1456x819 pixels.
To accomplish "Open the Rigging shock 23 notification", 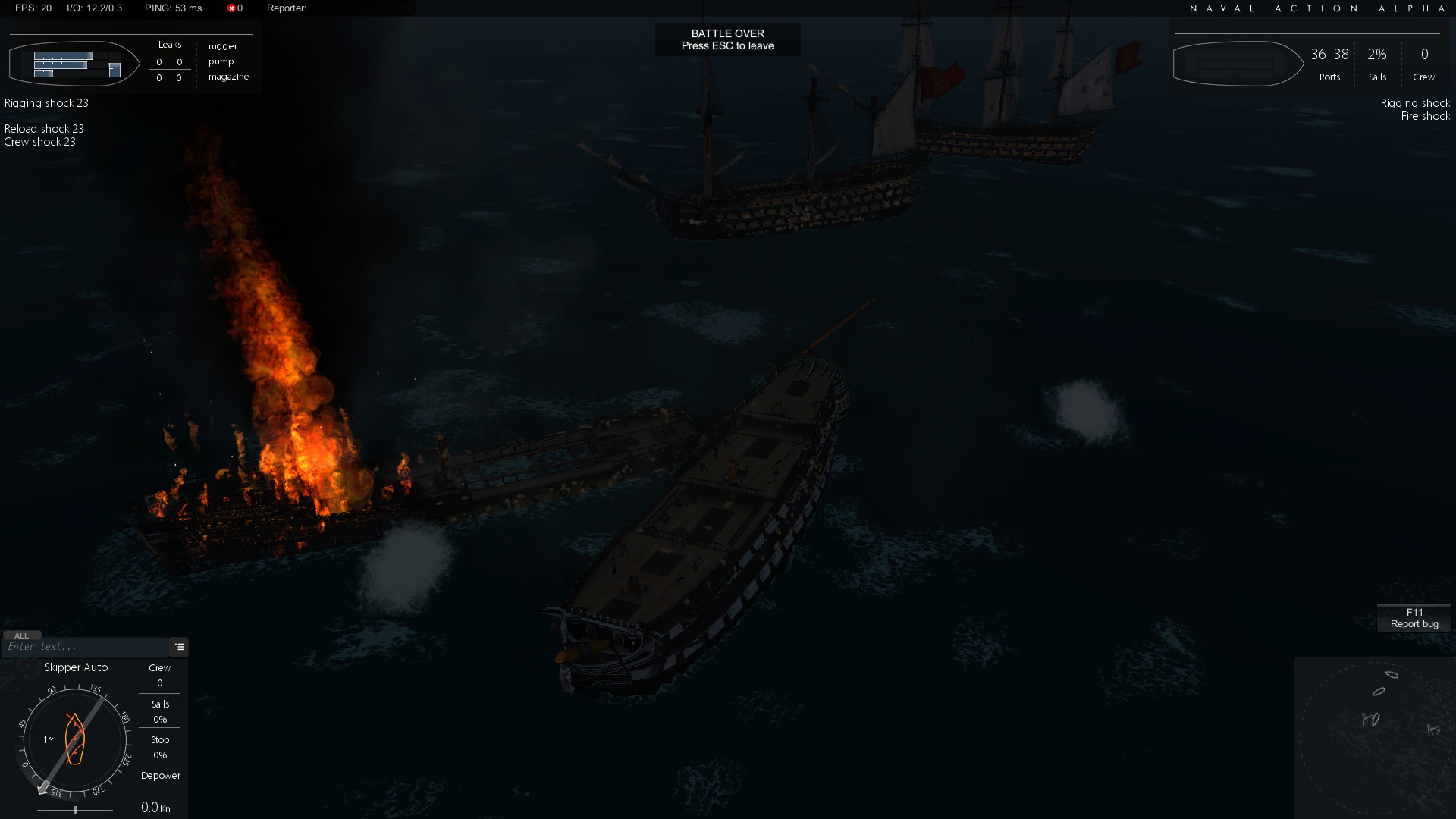I will point(45,102).
